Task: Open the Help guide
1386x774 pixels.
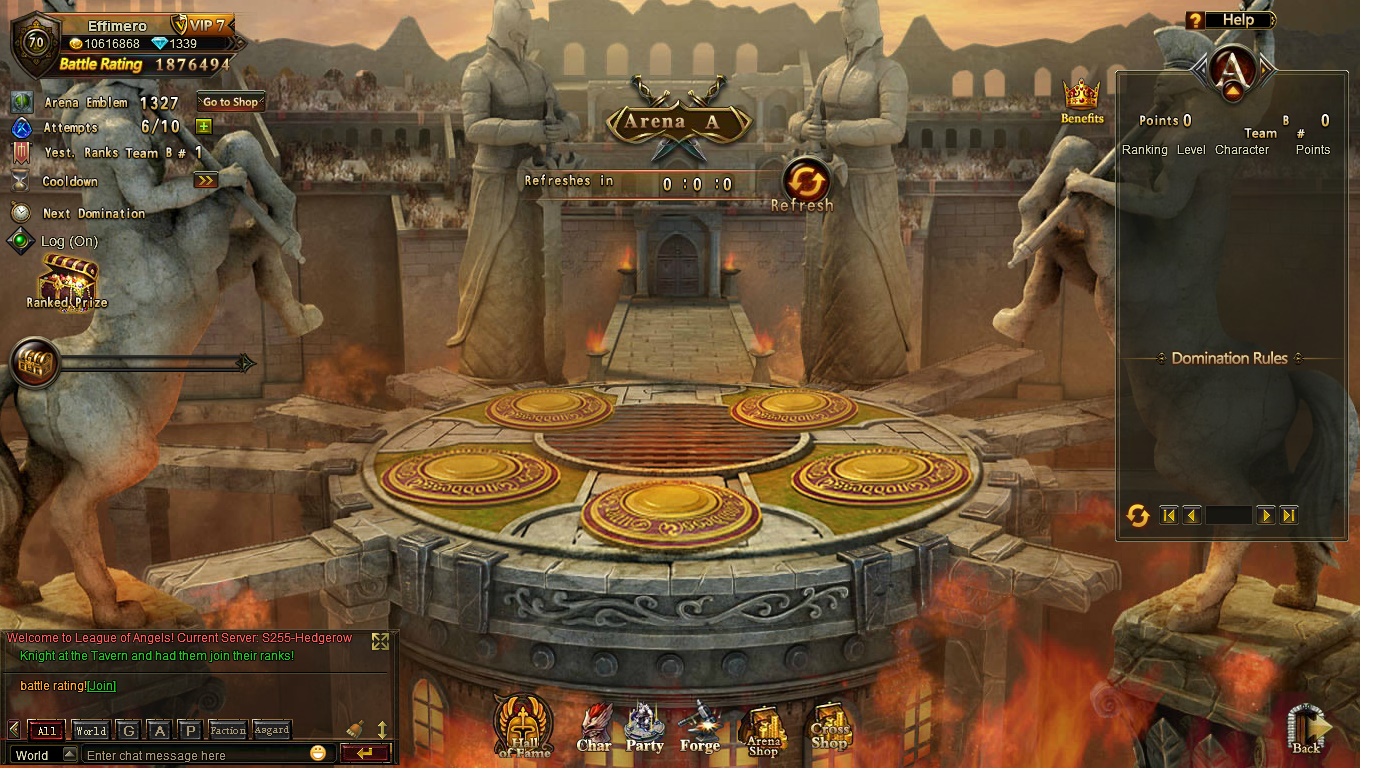Action: [x=1231, y=20]
